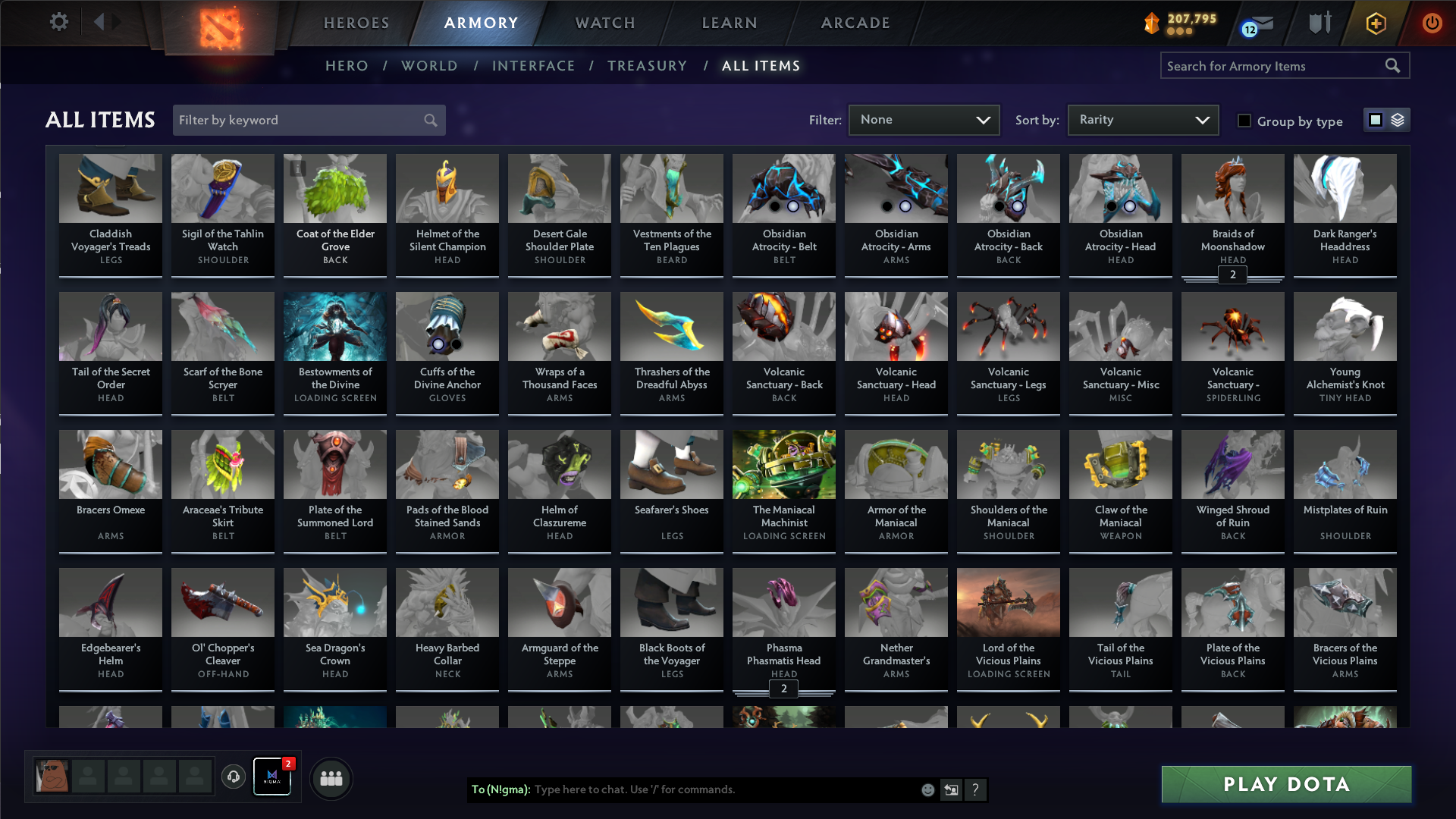Open the TREASURY section
This screenshot has width=1456, height=819.
647,66
